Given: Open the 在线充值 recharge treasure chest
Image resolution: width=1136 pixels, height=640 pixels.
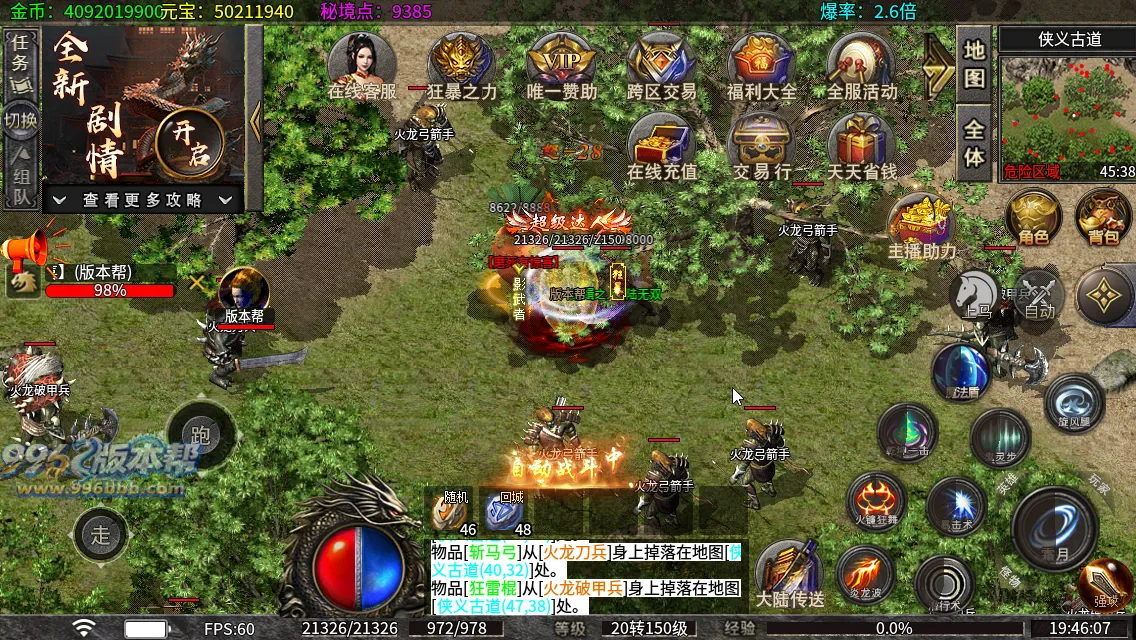Looking at the screenshot, I should coord(661,145).
